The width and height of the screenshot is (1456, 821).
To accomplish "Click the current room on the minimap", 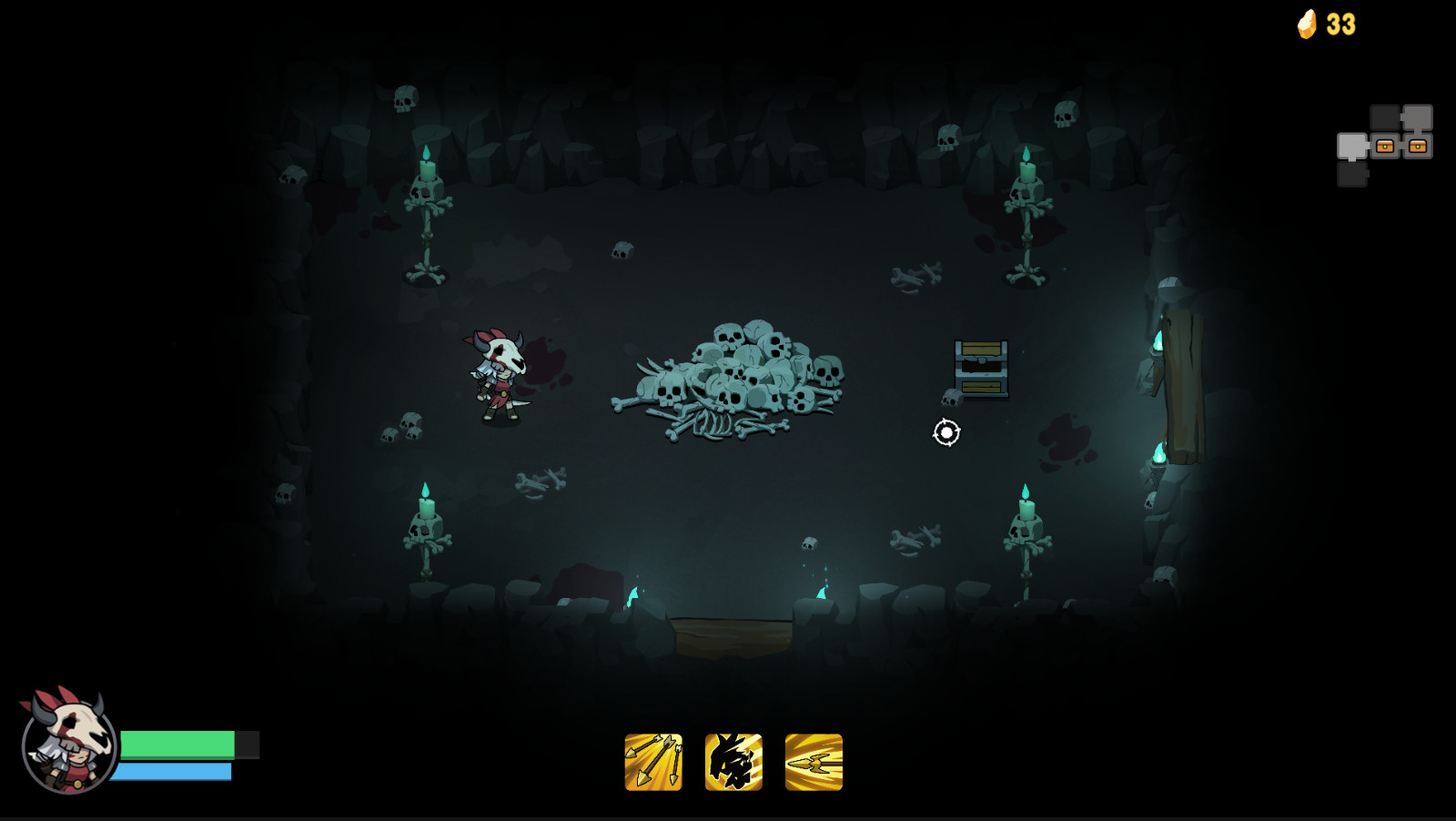I will 1351,146.
